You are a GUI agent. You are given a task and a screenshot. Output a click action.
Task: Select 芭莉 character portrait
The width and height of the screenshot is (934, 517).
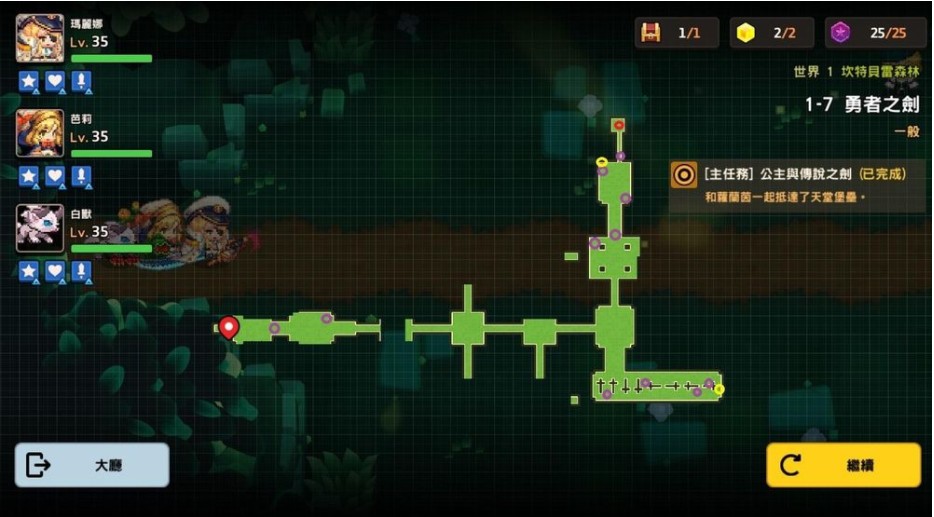click(x=40, y=133)
